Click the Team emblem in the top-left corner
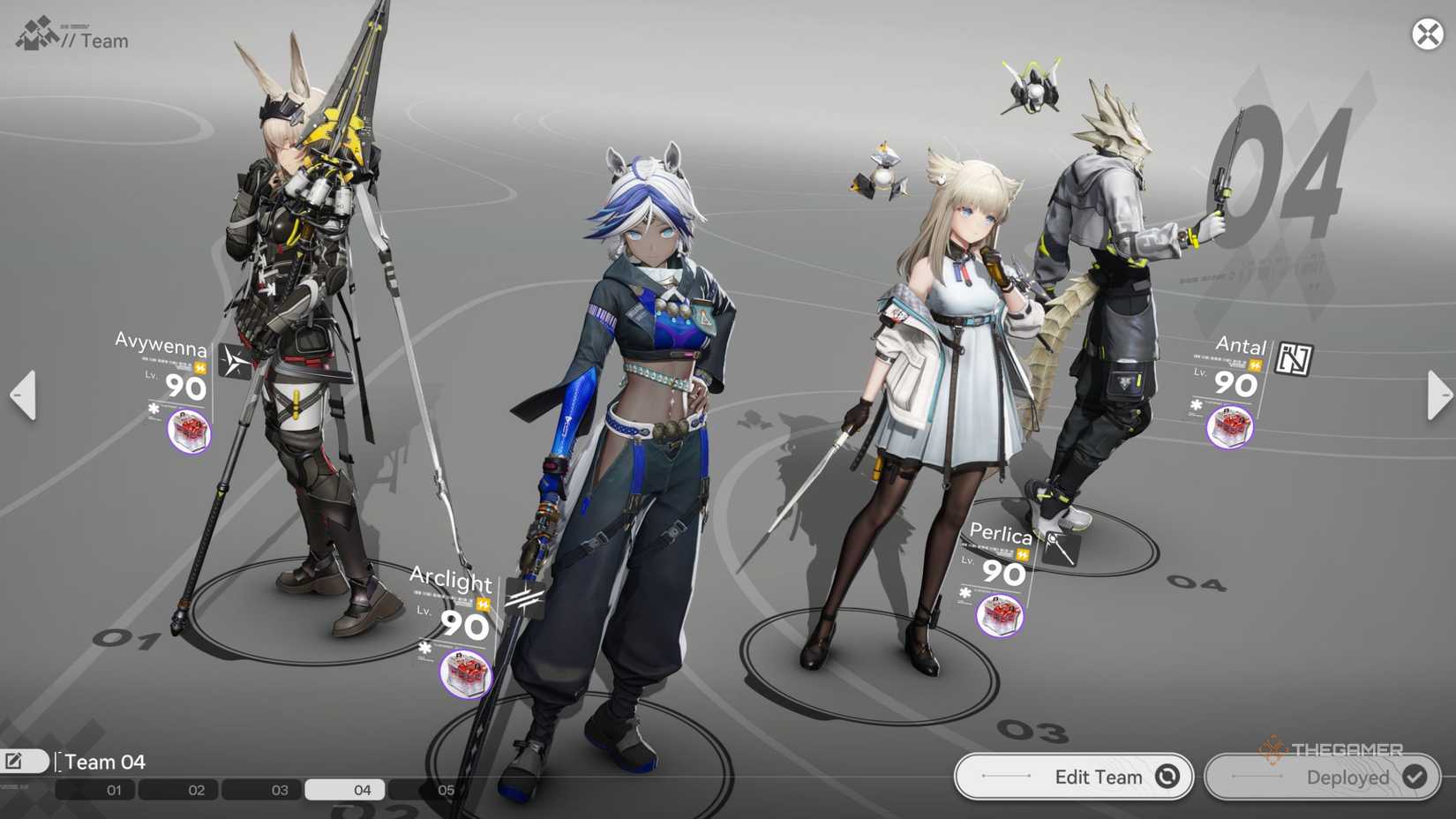Screen dimensions: 1456x819 pyautogui.click(x=37, y=33)
